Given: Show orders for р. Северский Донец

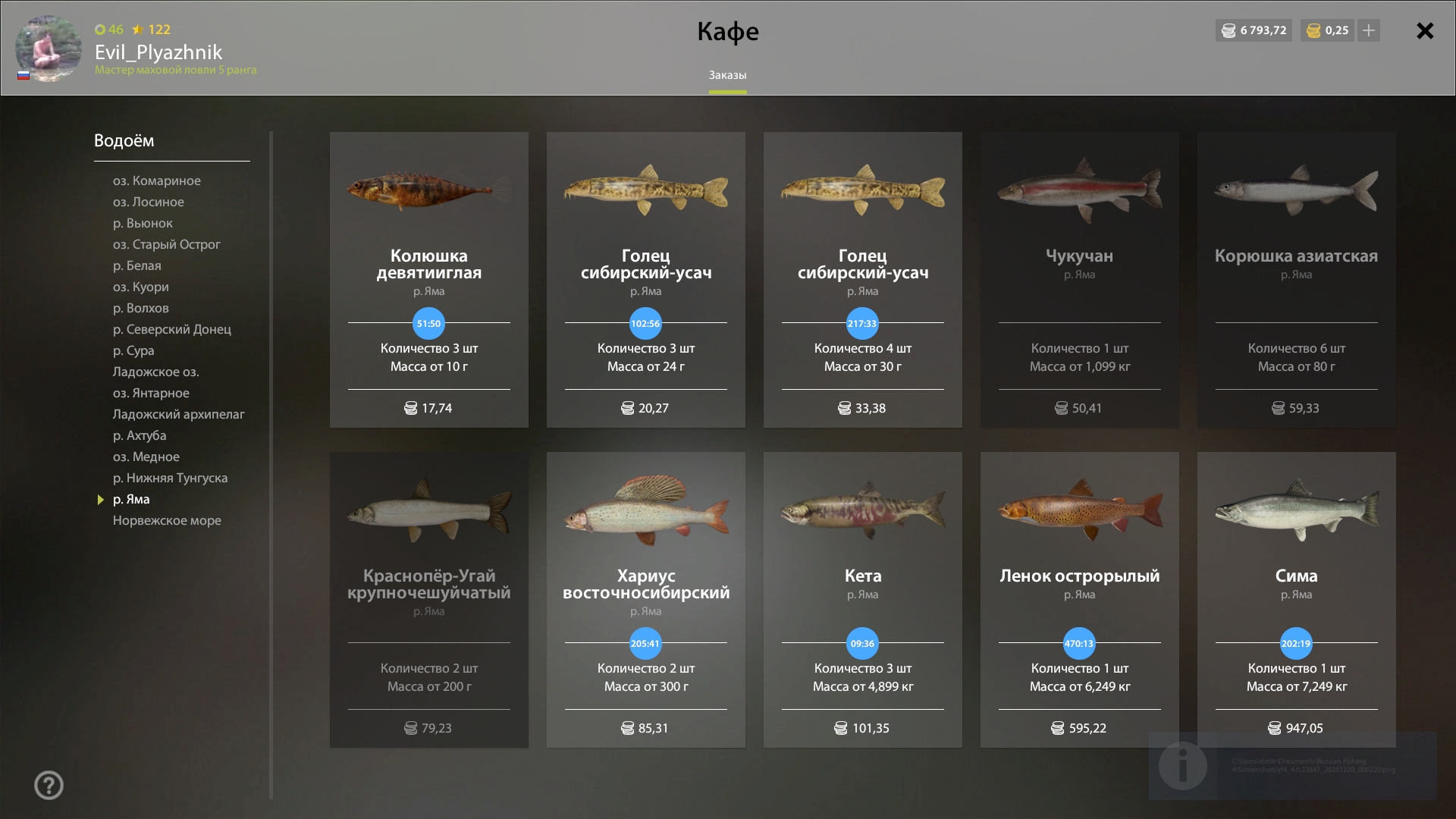Looking at the screenshot, I should coord(172,329).
